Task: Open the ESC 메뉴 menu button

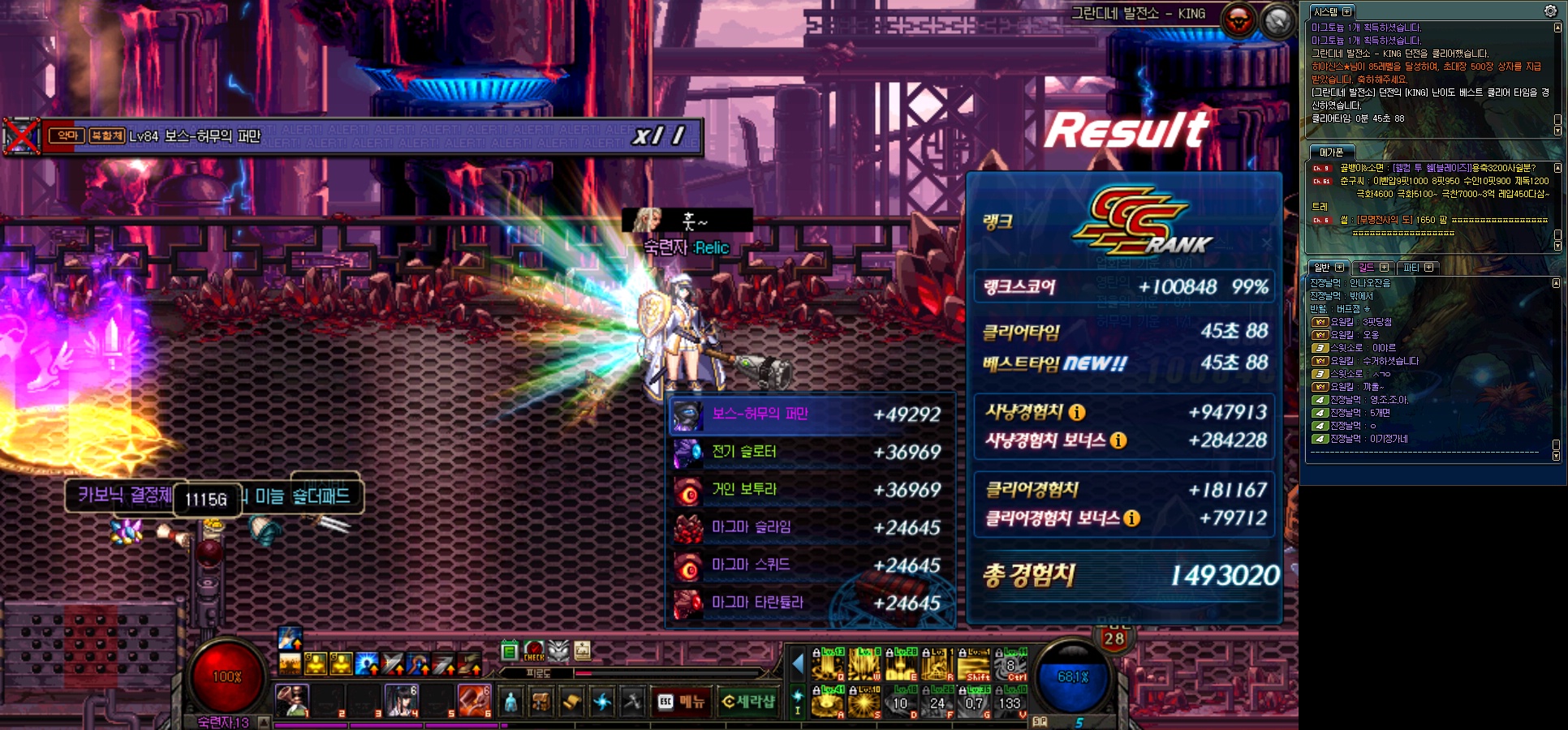Action: 683,702
